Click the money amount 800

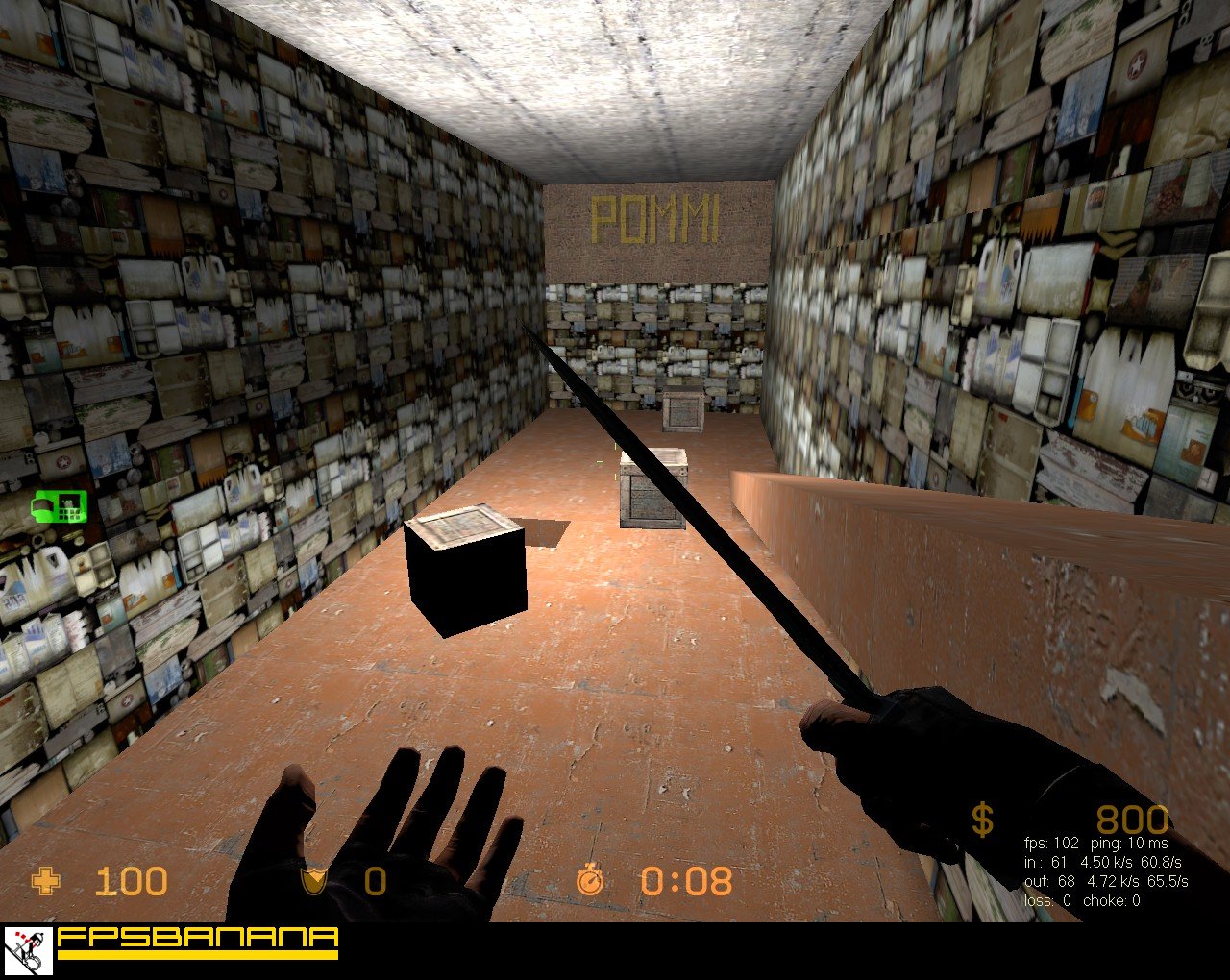[x=1132, y=820]
